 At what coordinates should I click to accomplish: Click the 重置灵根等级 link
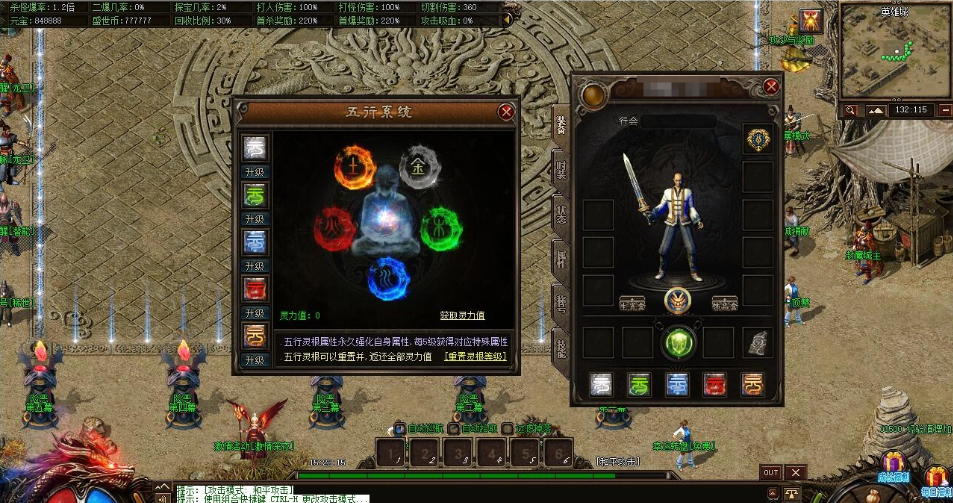(x=475, y=356)
